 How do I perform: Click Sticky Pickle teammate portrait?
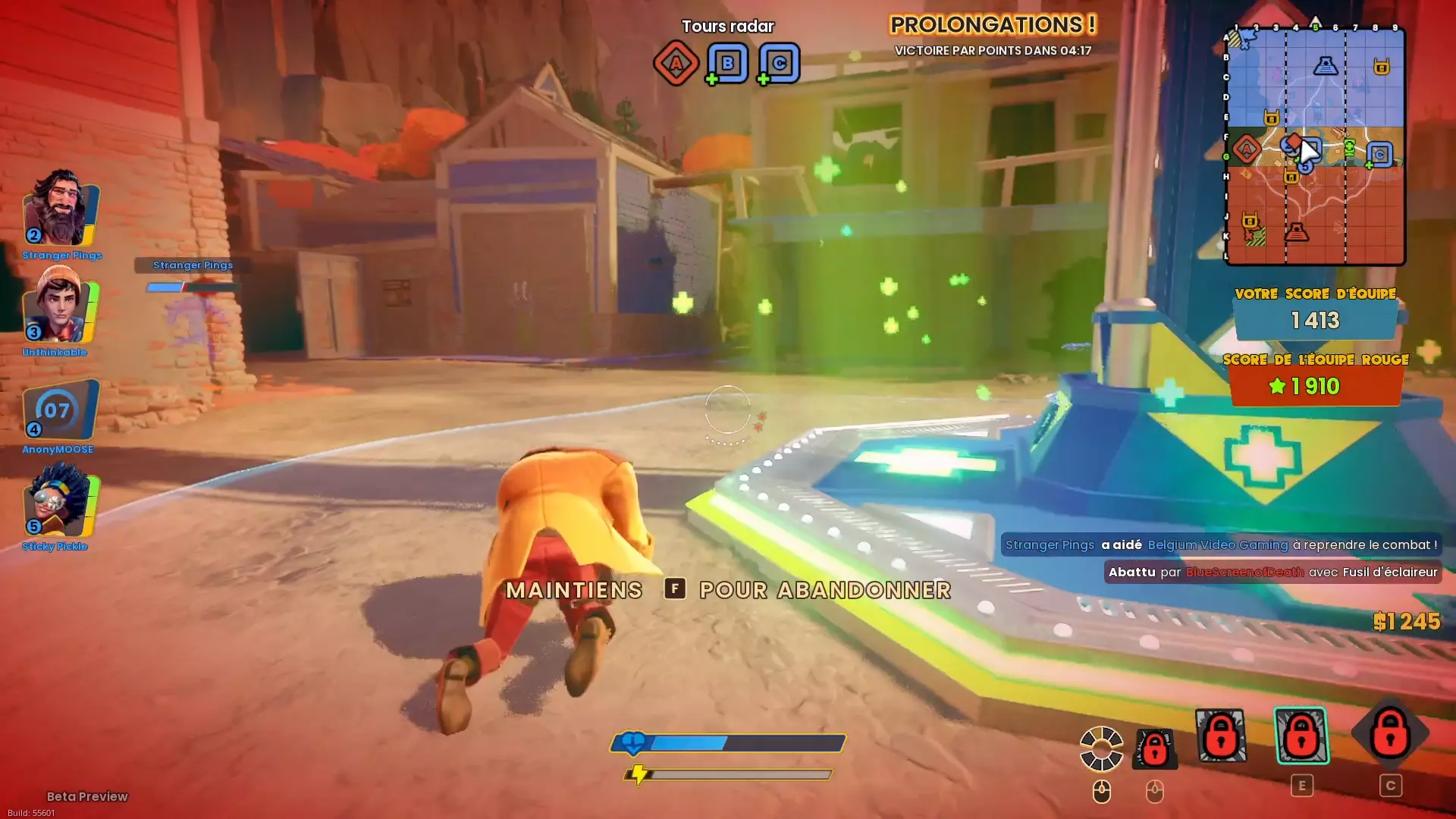[x=61, y=503]
